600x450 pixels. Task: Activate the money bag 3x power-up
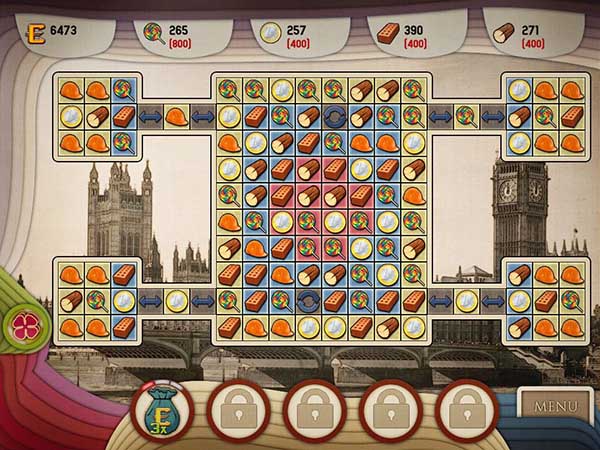coord(161,410)
